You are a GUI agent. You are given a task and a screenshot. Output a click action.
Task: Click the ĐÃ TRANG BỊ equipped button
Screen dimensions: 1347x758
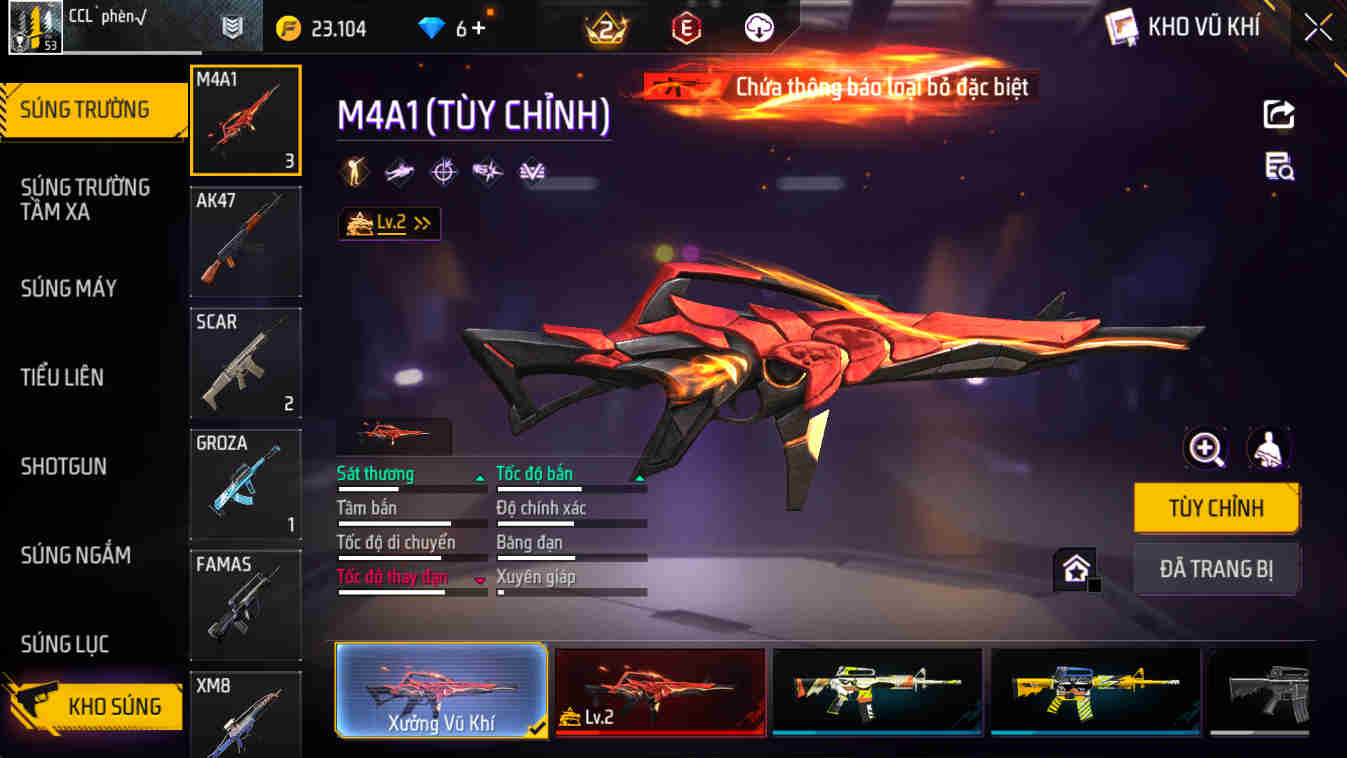tap(1216, 568)
